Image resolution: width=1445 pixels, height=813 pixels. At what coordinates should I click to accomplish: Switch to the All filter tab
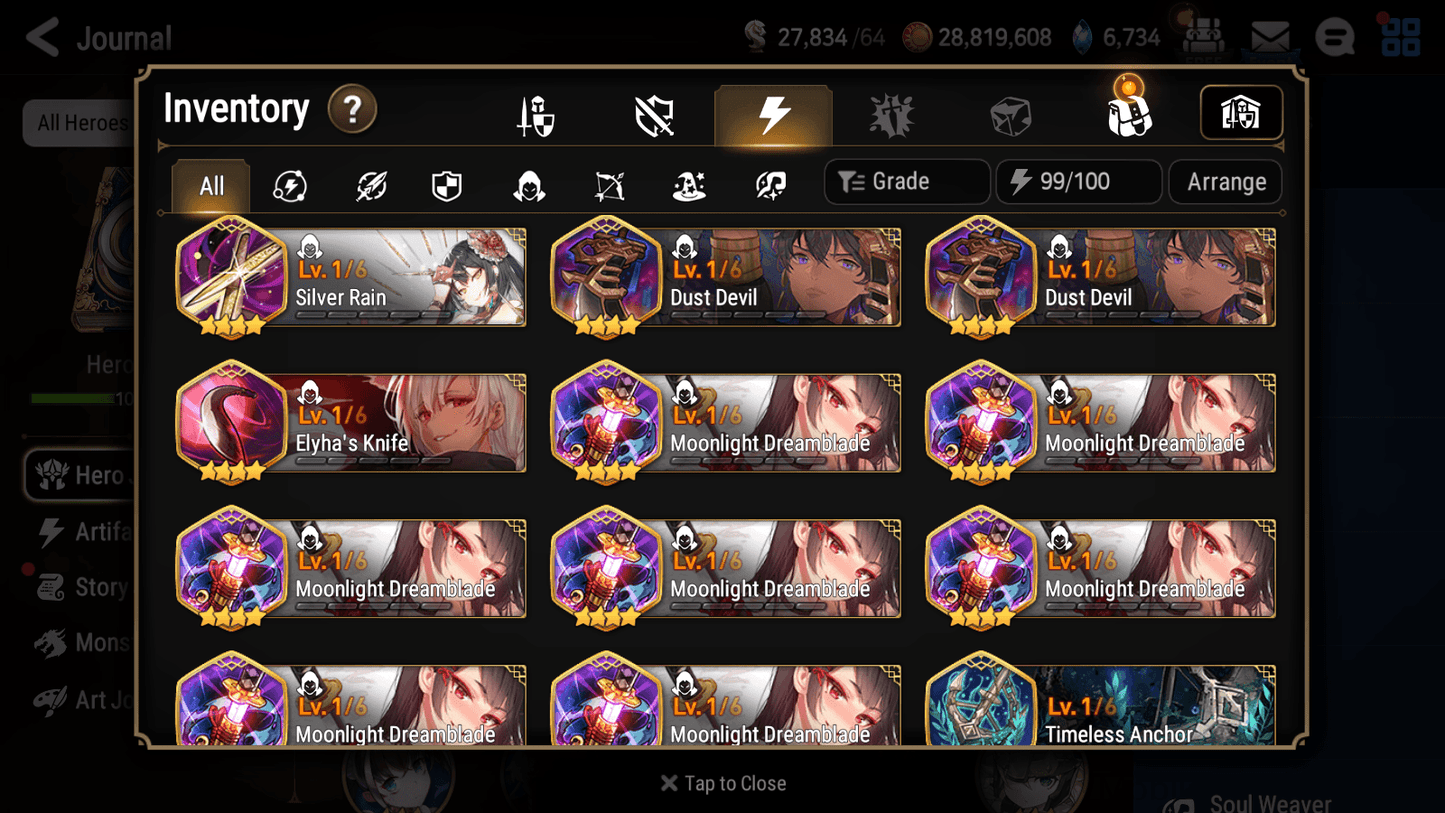tap(209, 184)
